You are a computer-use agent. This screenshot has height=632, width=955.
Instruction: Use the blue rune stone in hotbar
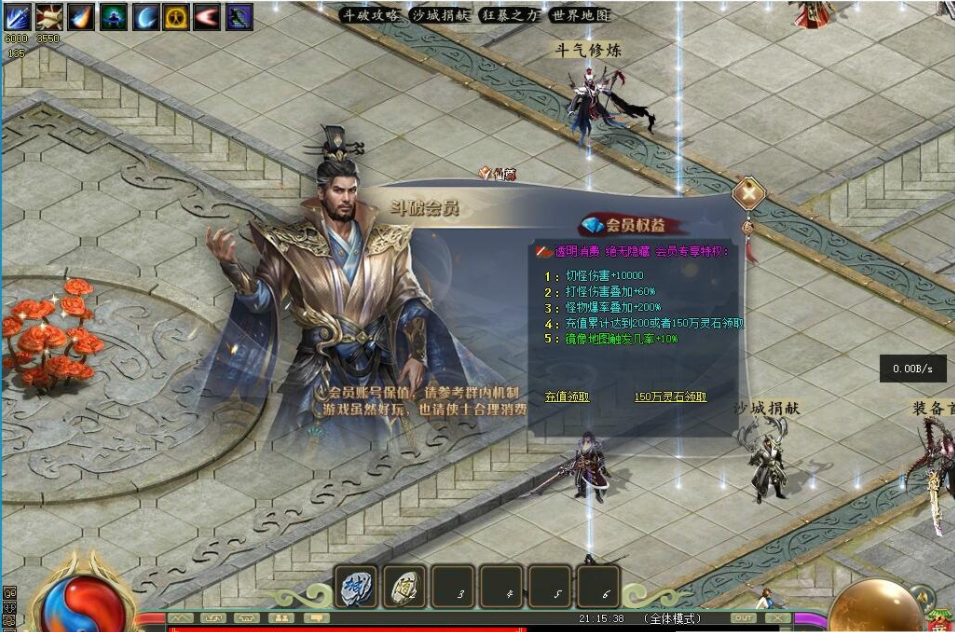tap(356, 587)
